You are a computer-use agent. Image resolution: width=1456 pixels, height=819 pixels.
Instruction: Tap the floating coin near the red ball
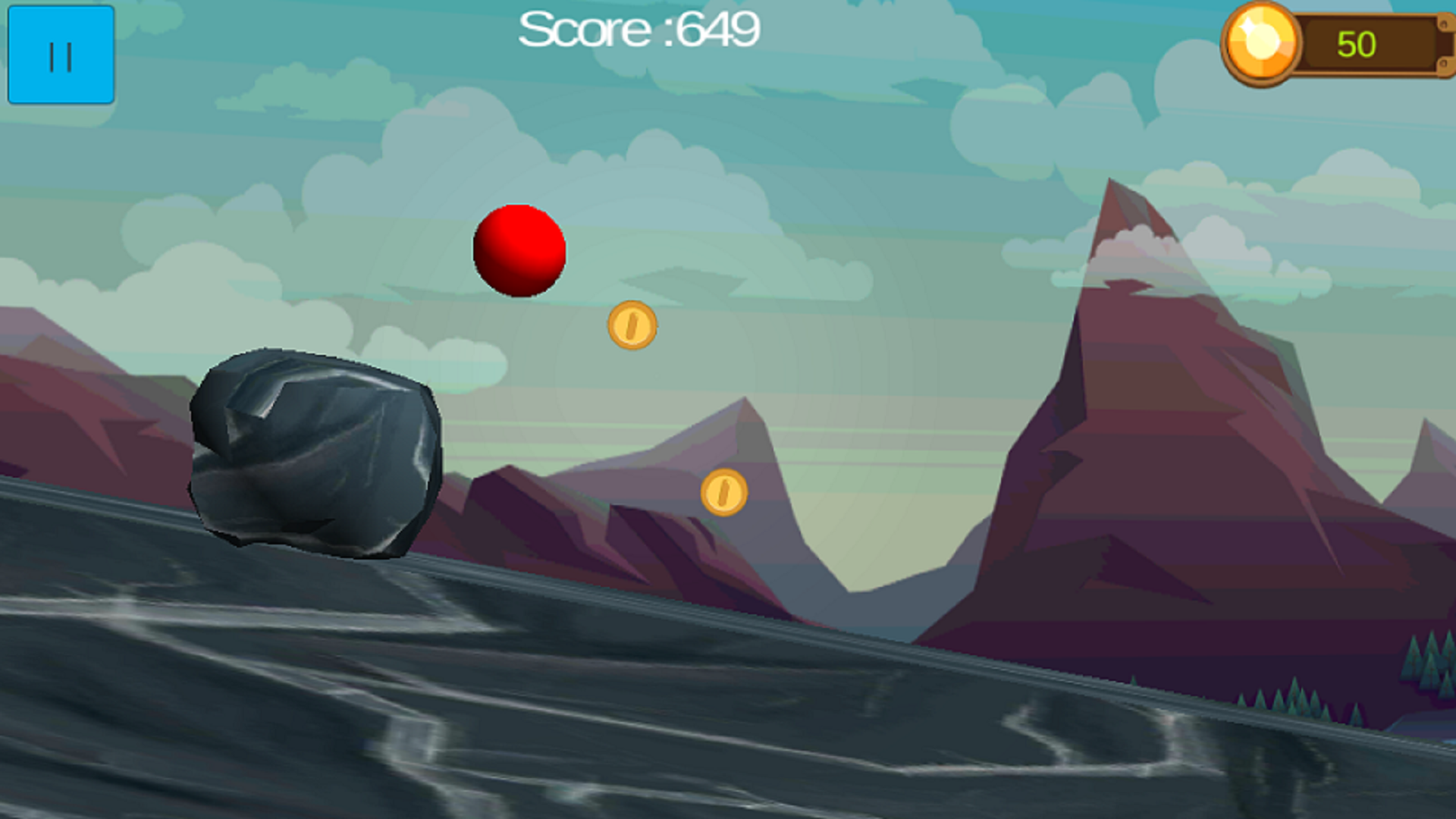click(632, 325)
